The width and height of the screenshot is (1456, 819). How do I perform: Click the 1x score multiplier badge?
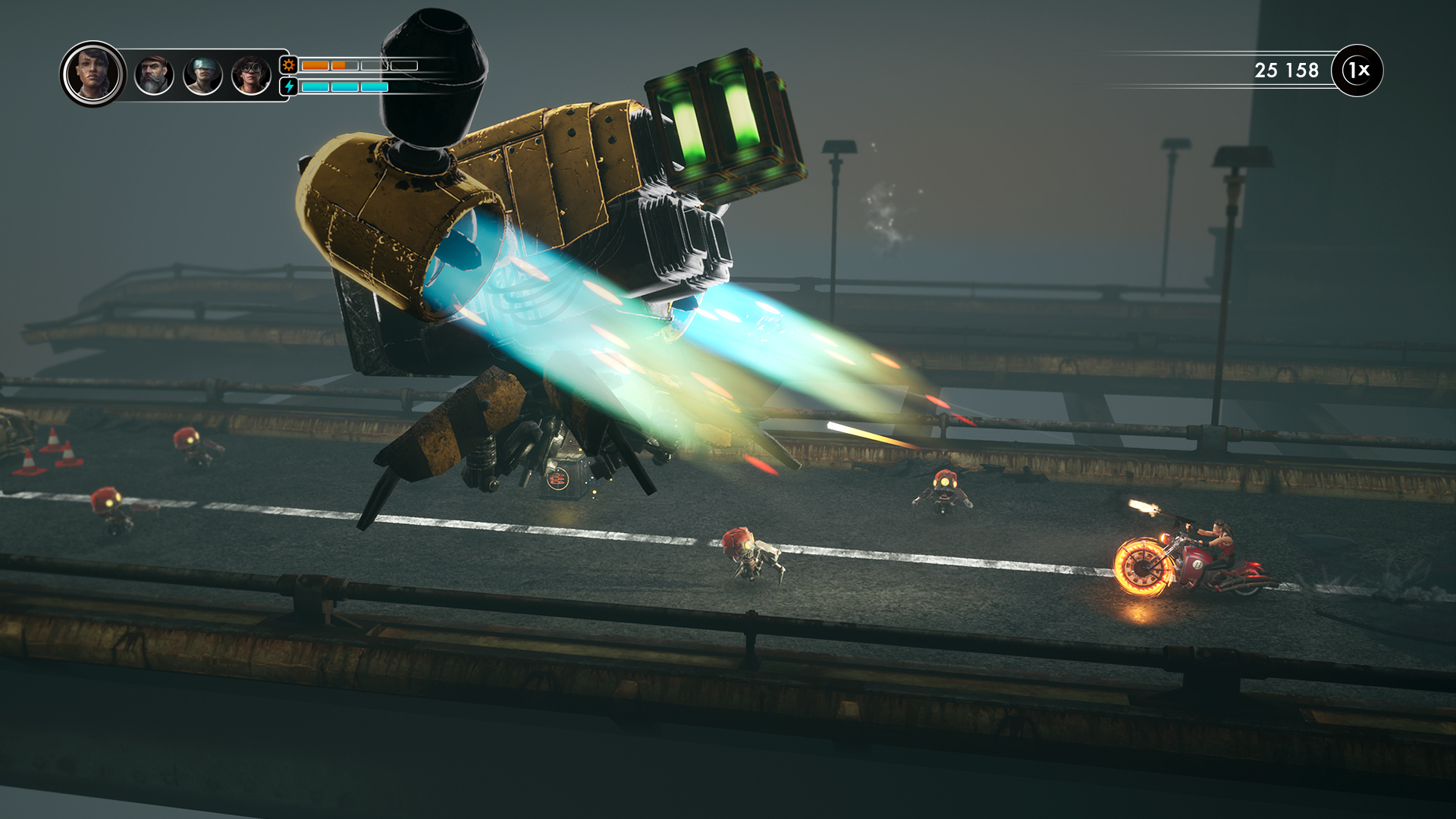tap(1359, 70)
